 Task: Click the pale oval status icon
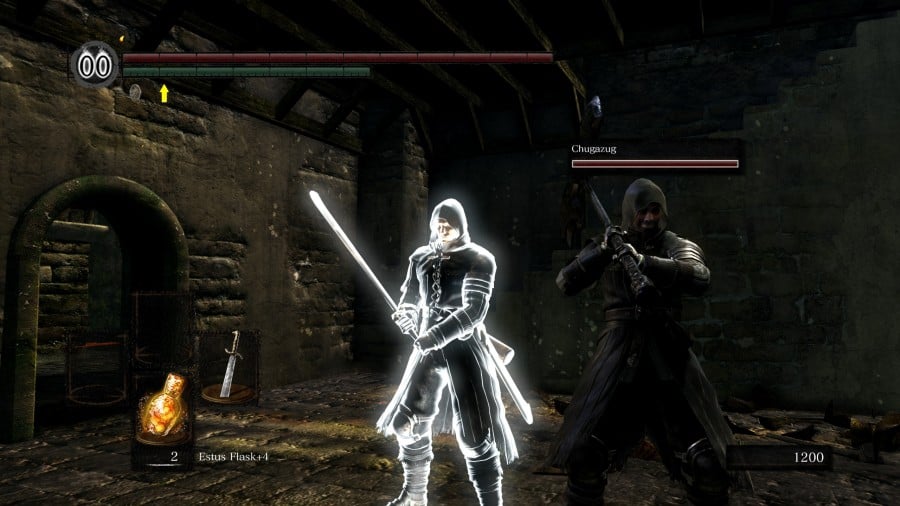click(135, 92)
